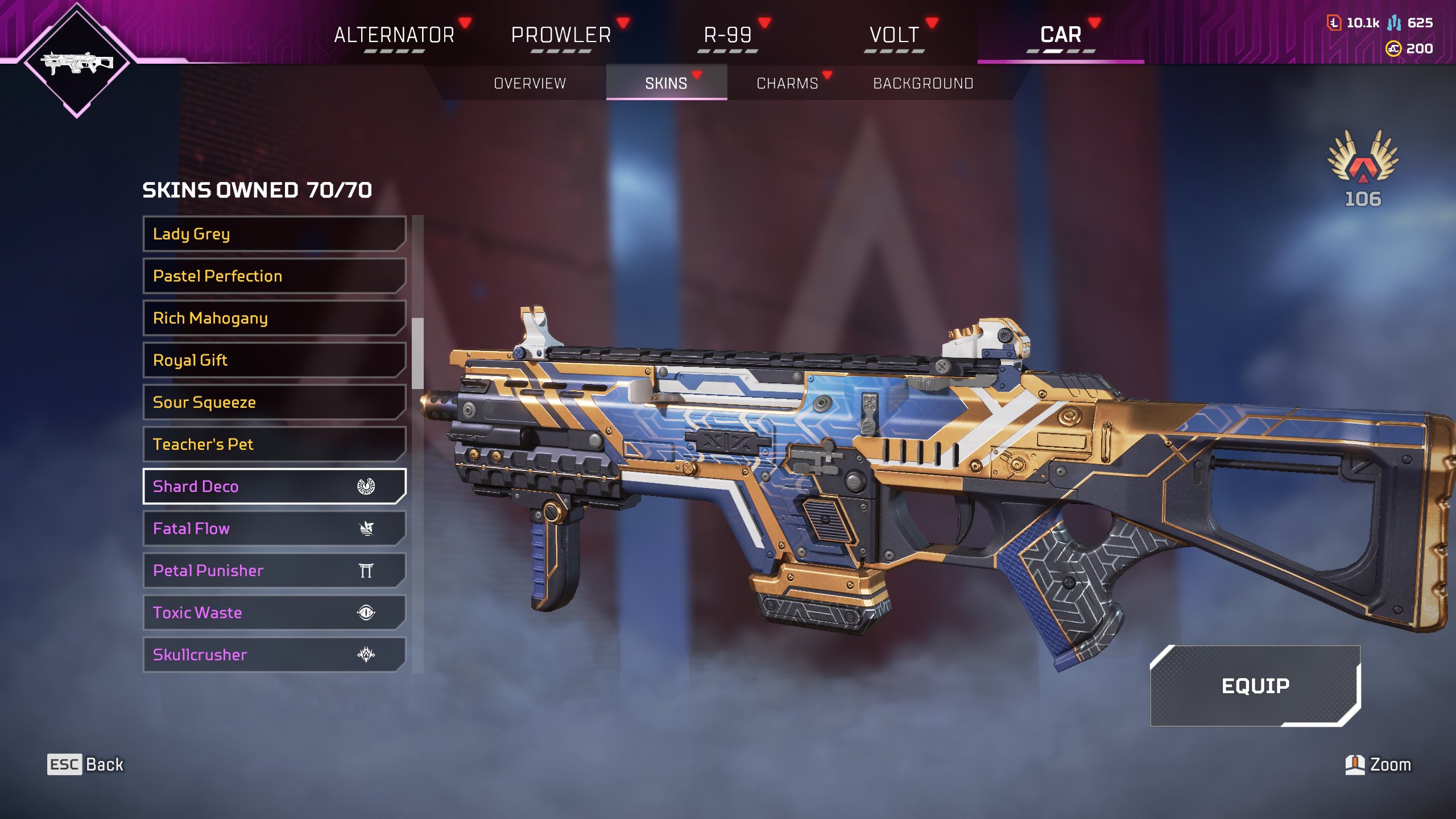Preview the Rich Mahogany skin
This screenshot has width=1456, height=819.
tap(274, 318)
